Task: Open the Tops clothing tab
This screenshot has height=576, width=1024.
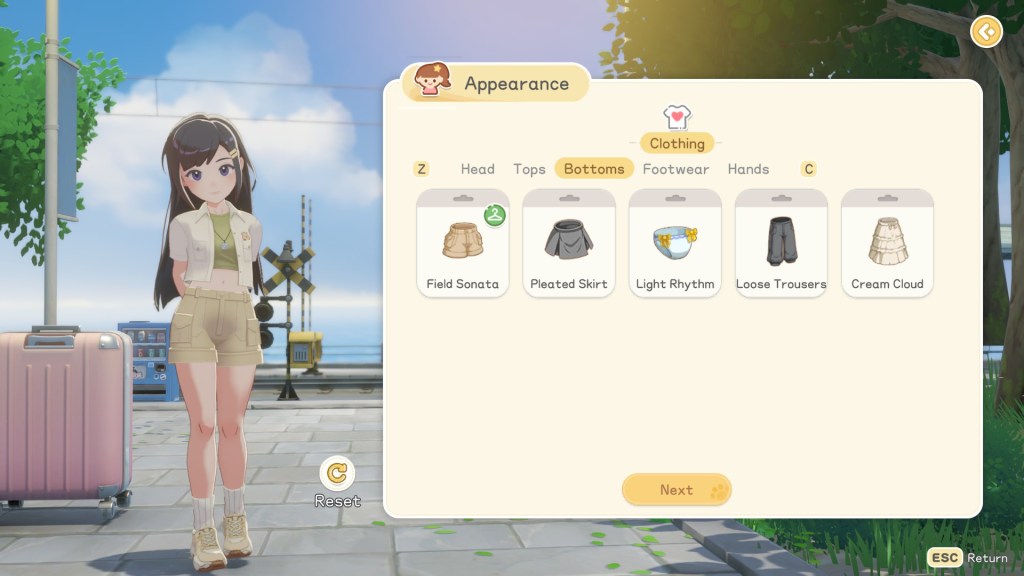Action: click(529, 169)
